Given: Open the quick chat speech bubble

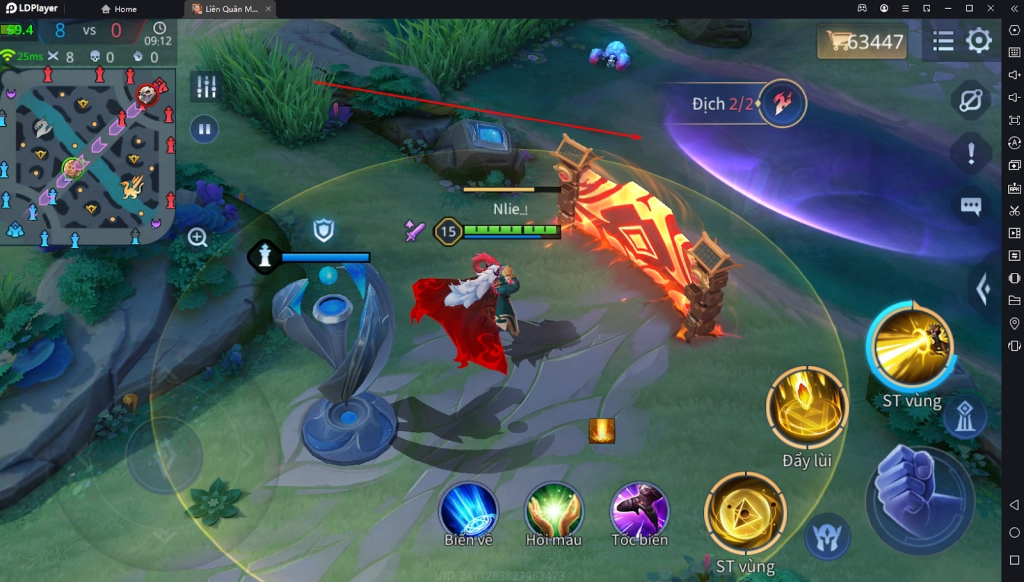Looking at the screenshot, I should (x=970, y=206).
